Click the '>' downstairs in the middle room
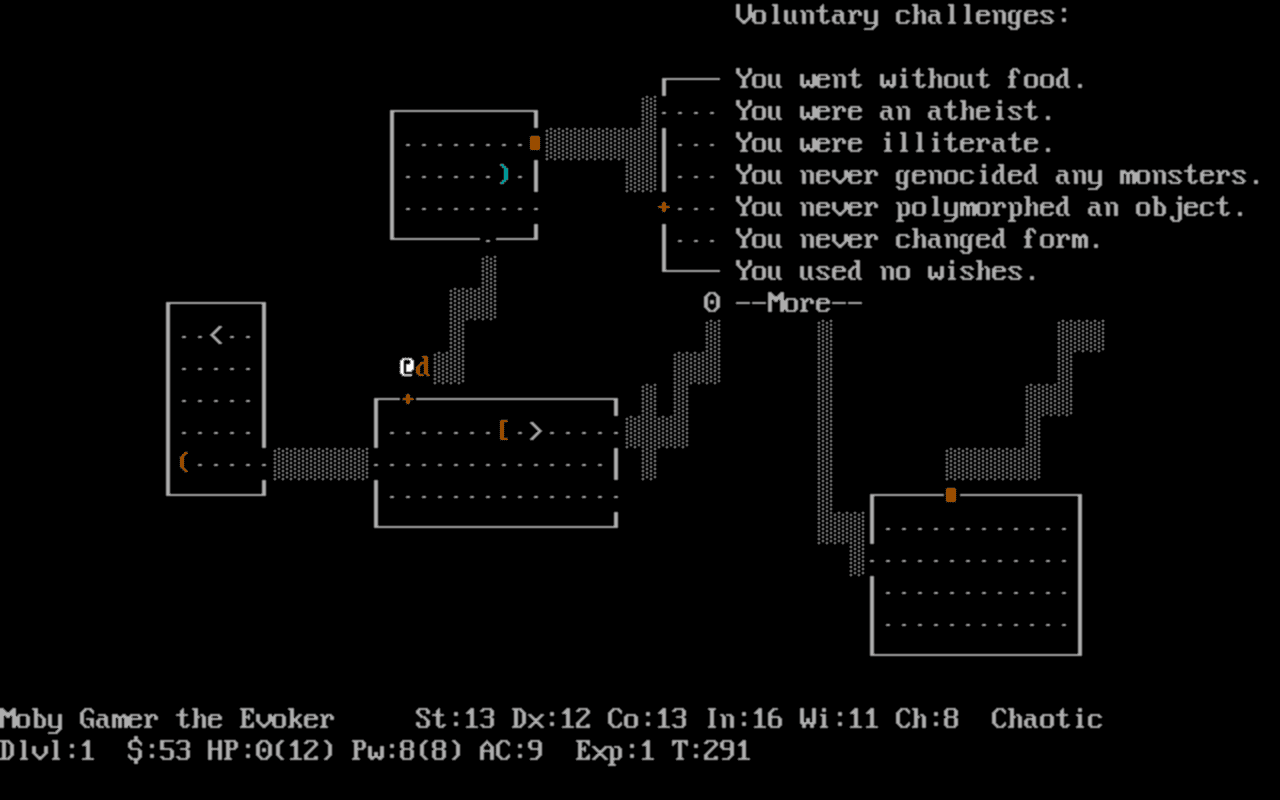The image size is (1280, 800). click(536, 430)
